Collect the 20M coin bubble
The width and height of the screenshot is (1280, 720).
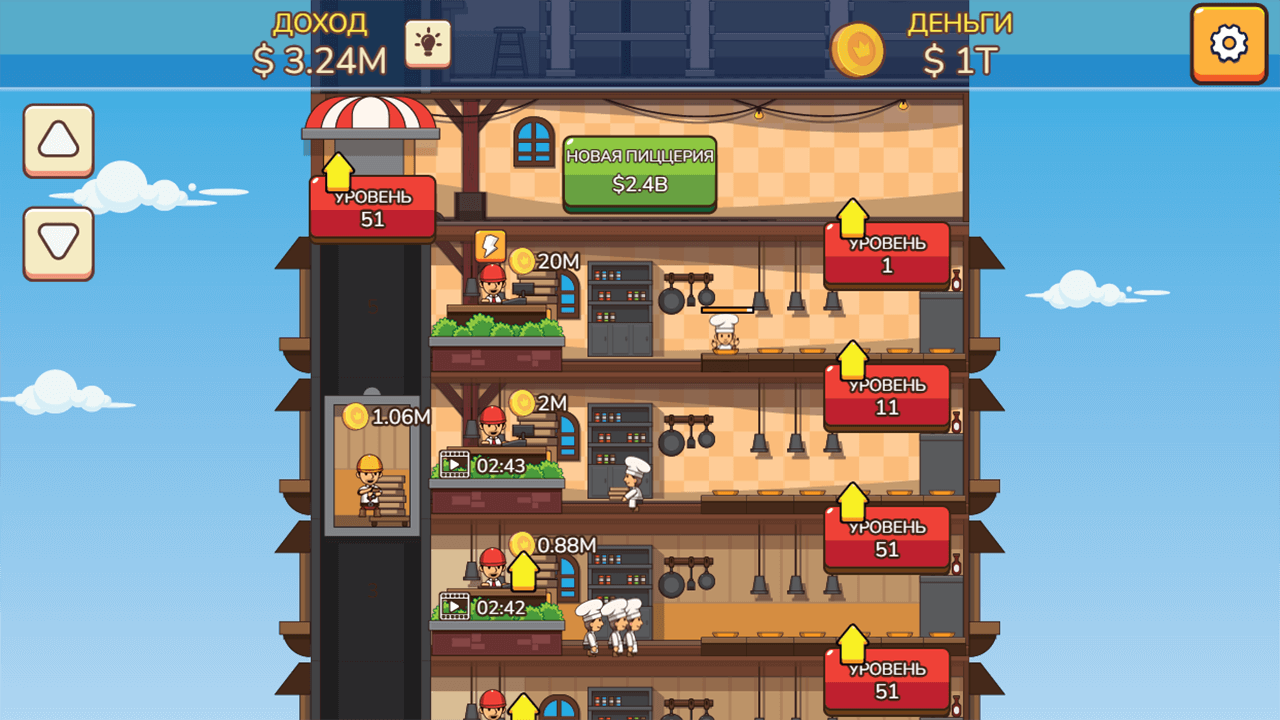click(x=523, y=258)
